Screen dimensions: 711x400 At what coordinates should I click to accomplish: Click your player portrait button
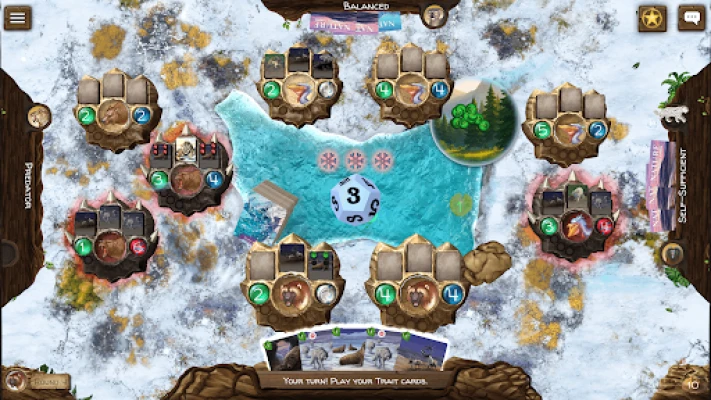pyautogui.click(x=16, y=380)
